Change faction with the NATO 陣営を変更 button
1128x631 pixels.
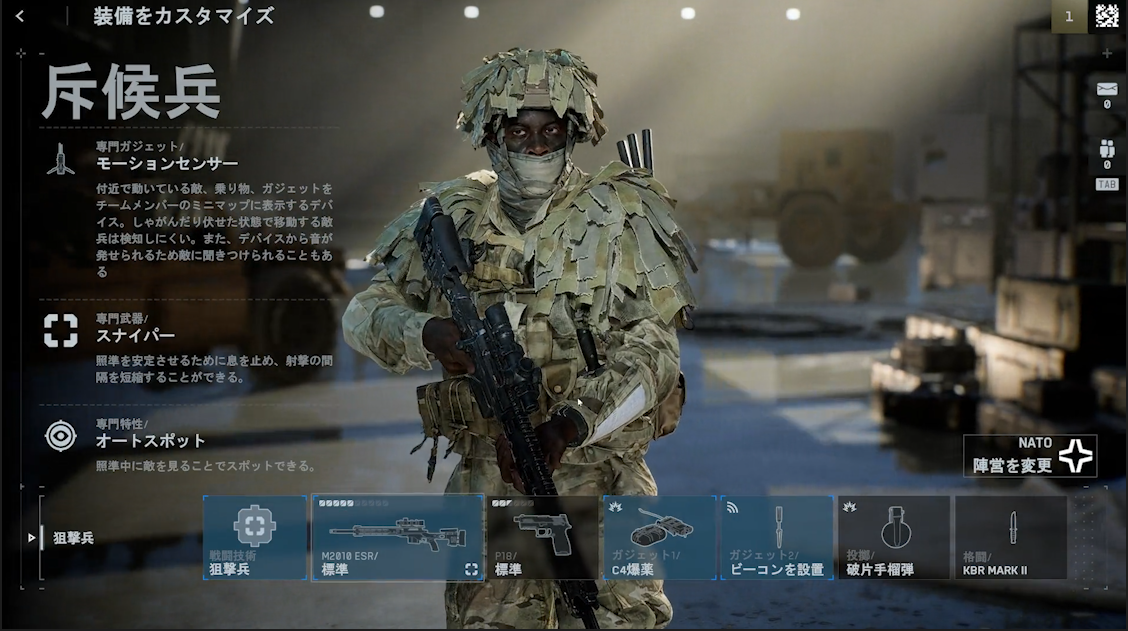point(1031,456)
